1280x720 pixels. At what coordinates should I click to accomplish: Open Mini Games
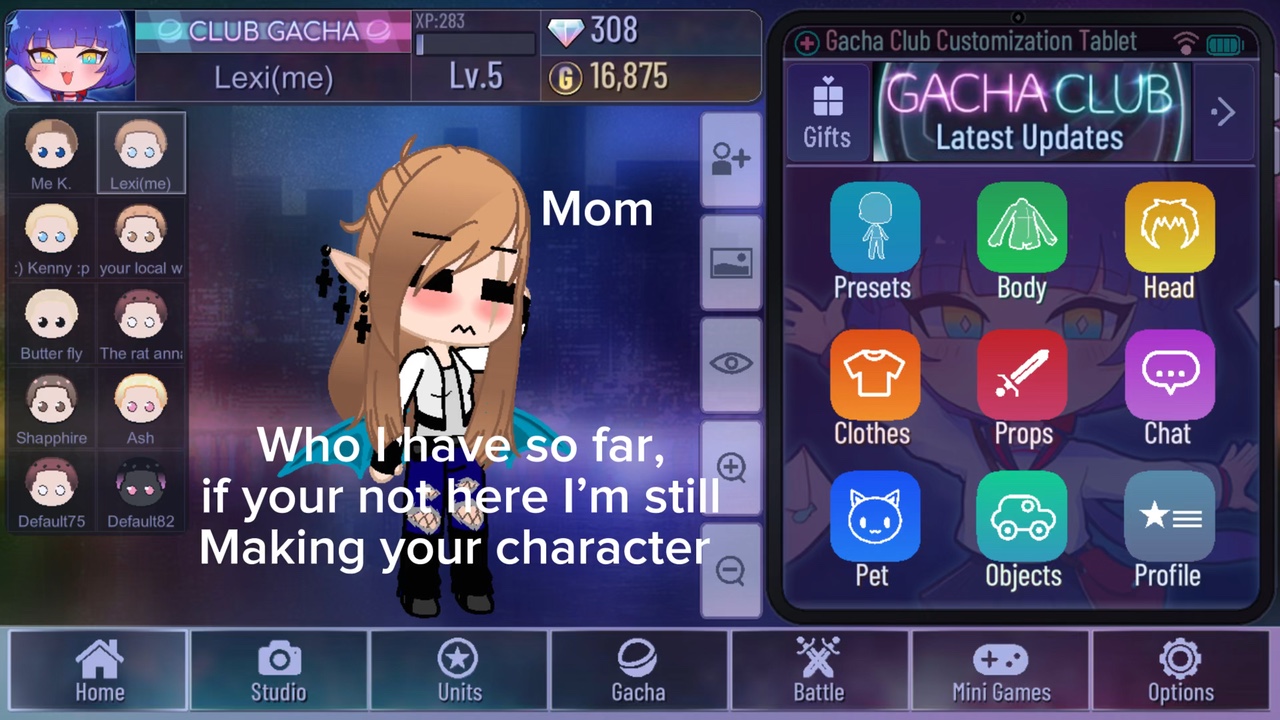coord(1001,671)
